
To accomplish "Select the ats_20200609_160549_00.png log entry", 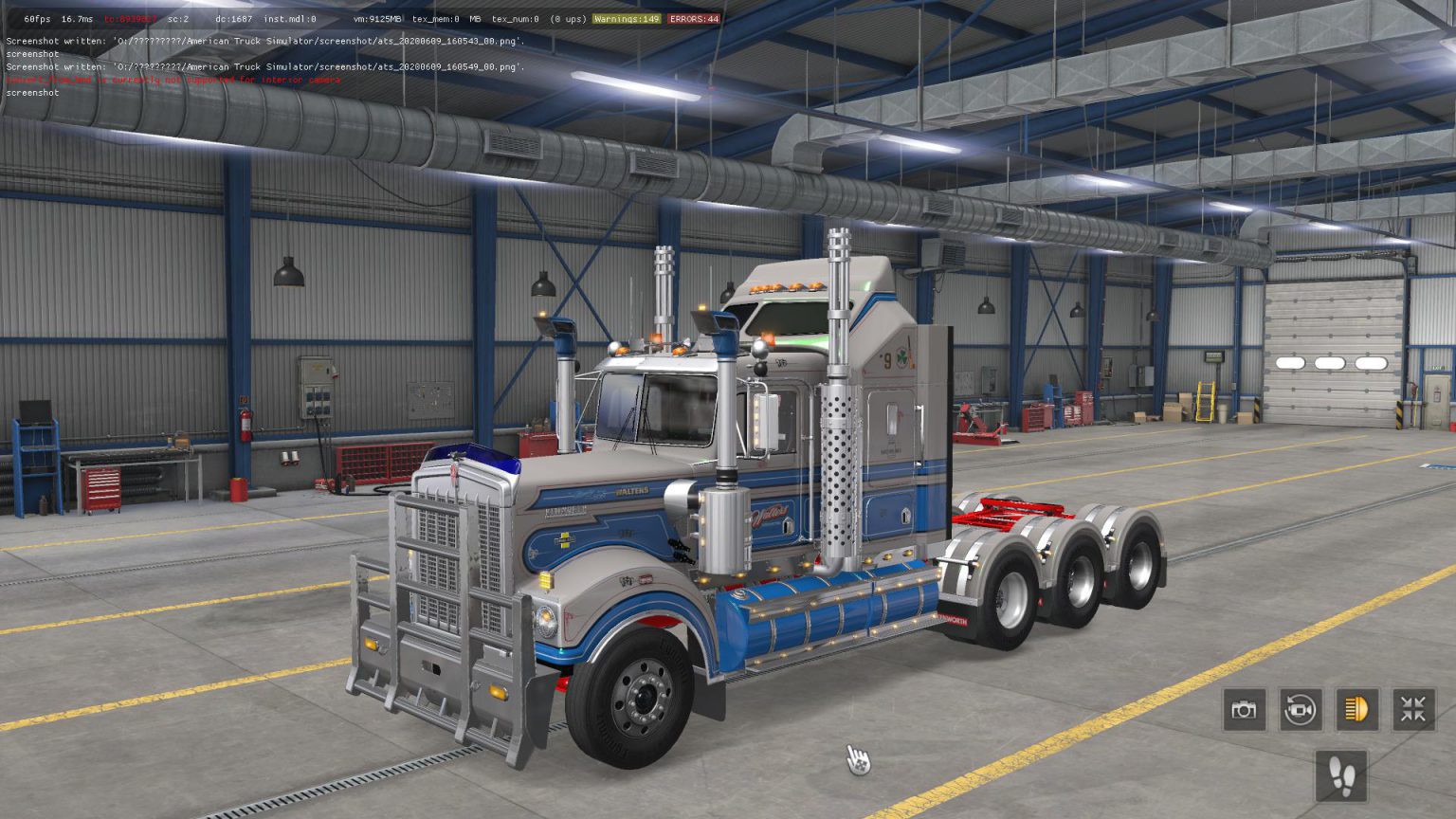I will click(264, 66).
